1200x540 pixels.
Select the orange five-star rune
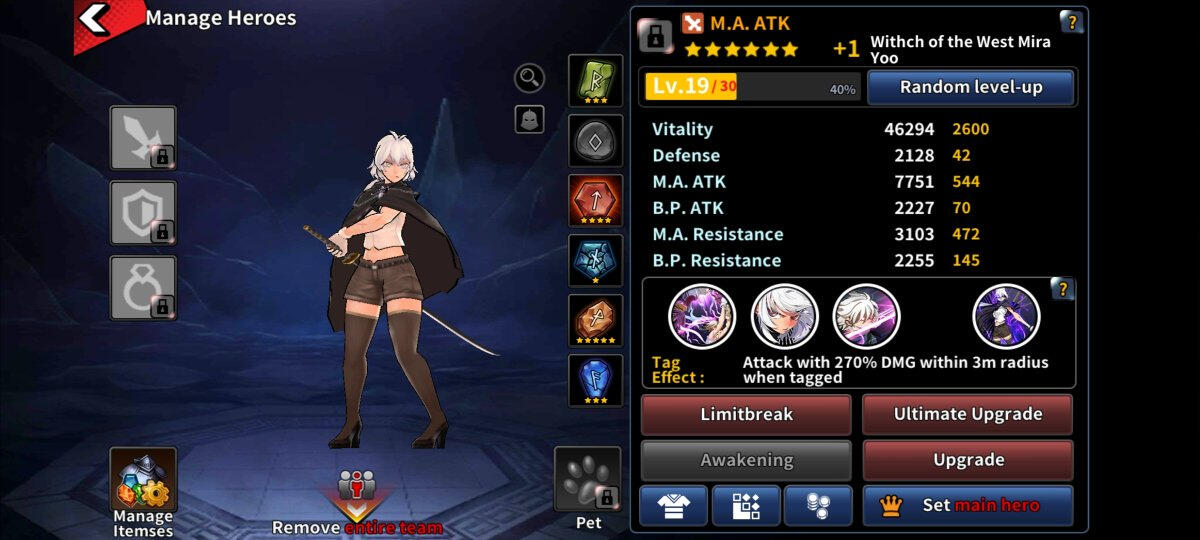(x=596, y=321)
